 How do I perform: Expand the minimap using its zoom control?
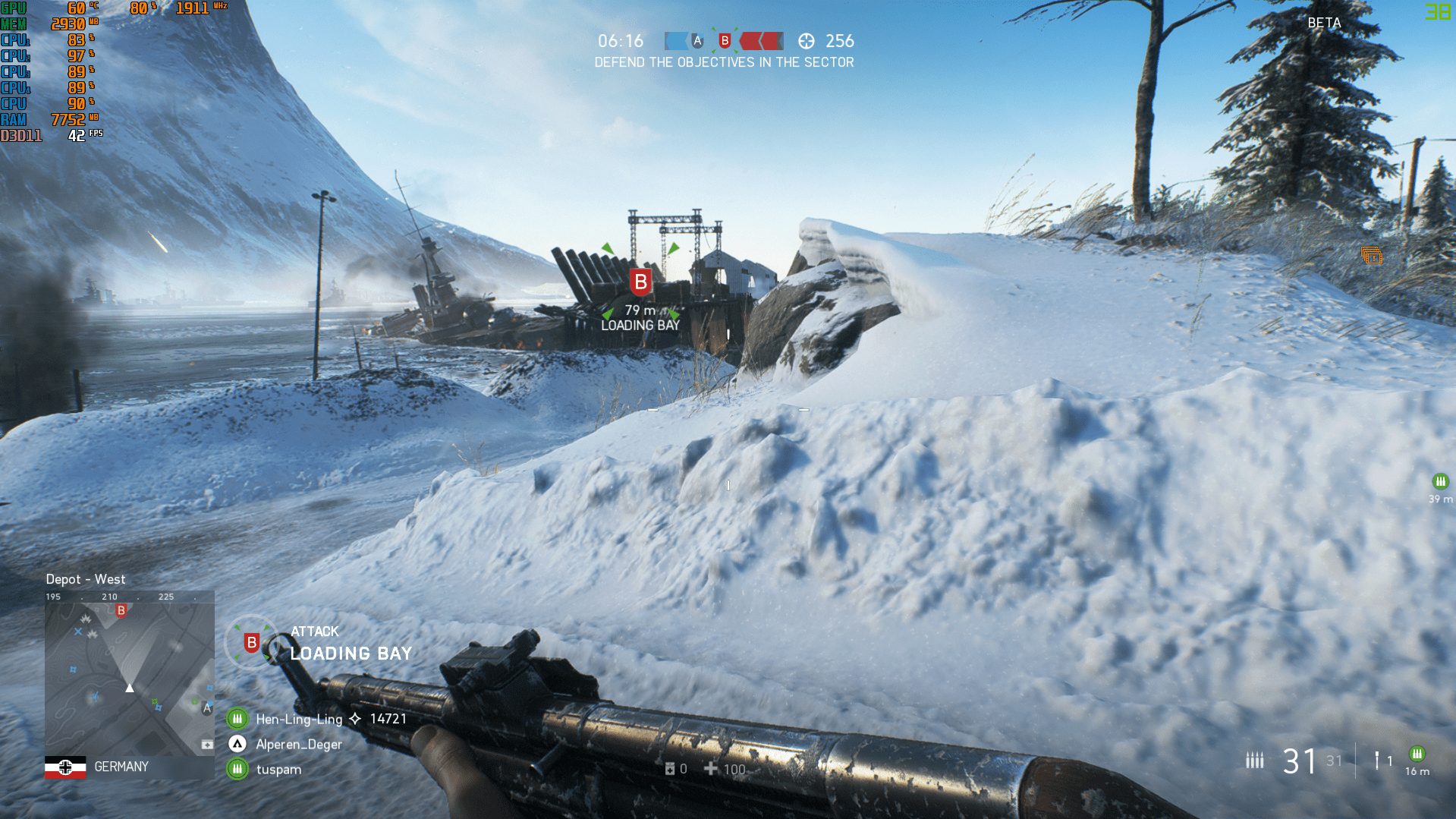click(x=207, y=745)
